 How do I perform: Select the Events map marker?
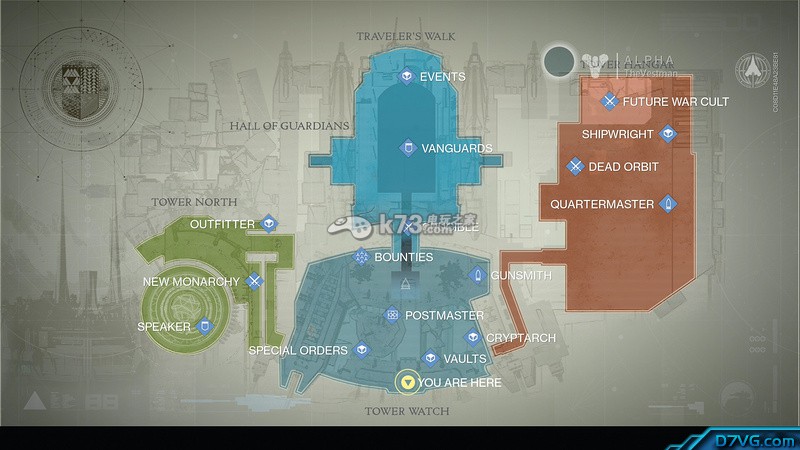click(x=407, y=76)
